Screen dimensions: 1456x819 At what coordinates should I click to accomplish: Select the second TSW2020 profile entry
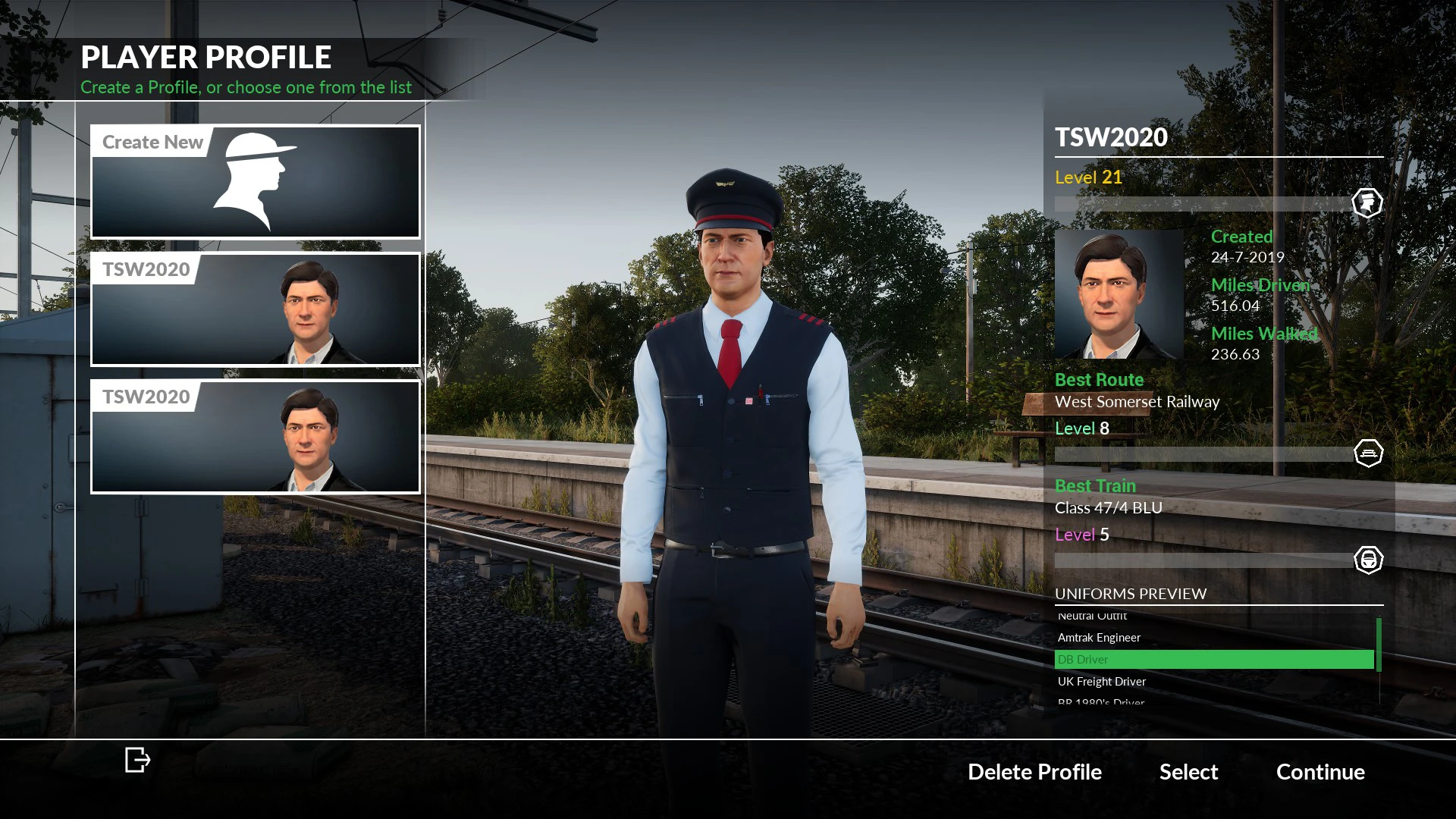(255, 436)
